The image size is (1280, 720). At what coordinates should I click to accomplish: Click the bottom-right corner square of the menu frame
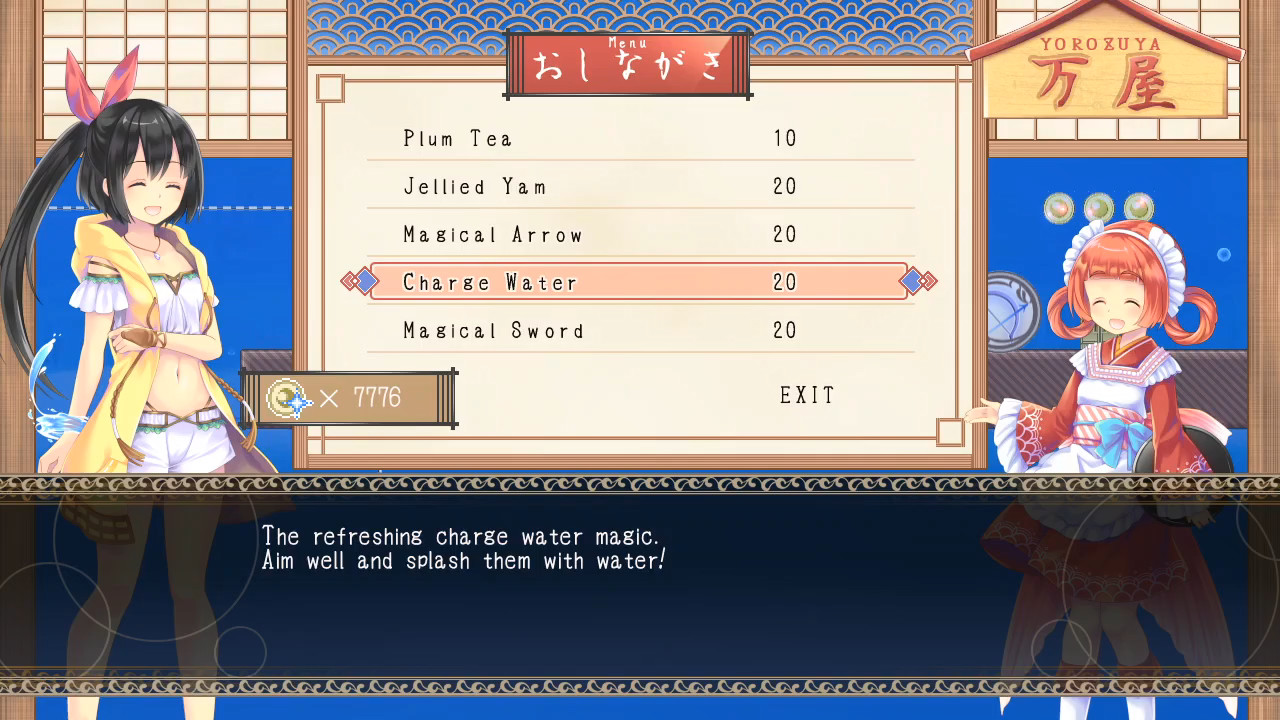(x=949, y=432)
